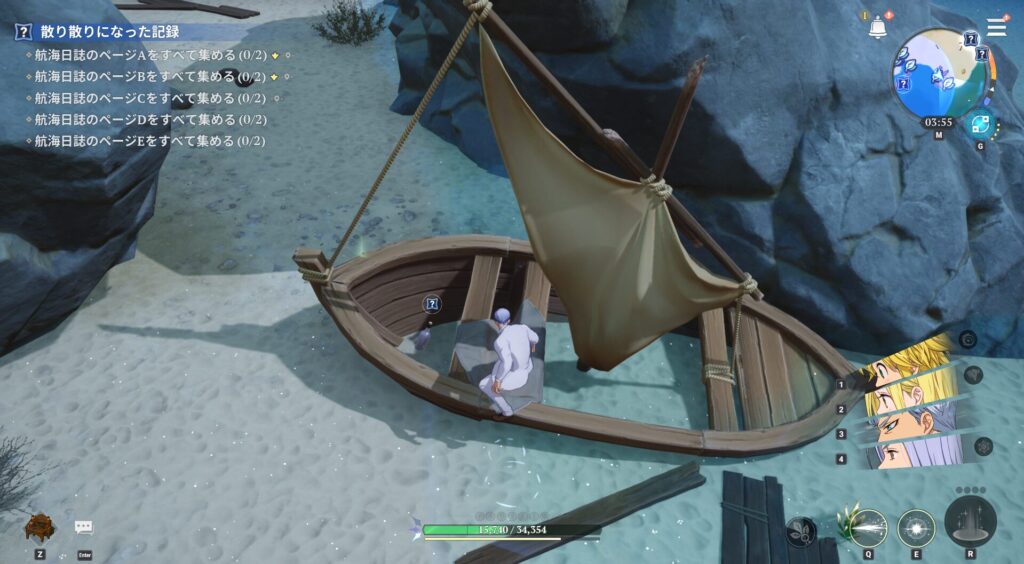Open the chat speech bubble
This screenshot has width=1024, height=564.
click(x=84, y=527)
